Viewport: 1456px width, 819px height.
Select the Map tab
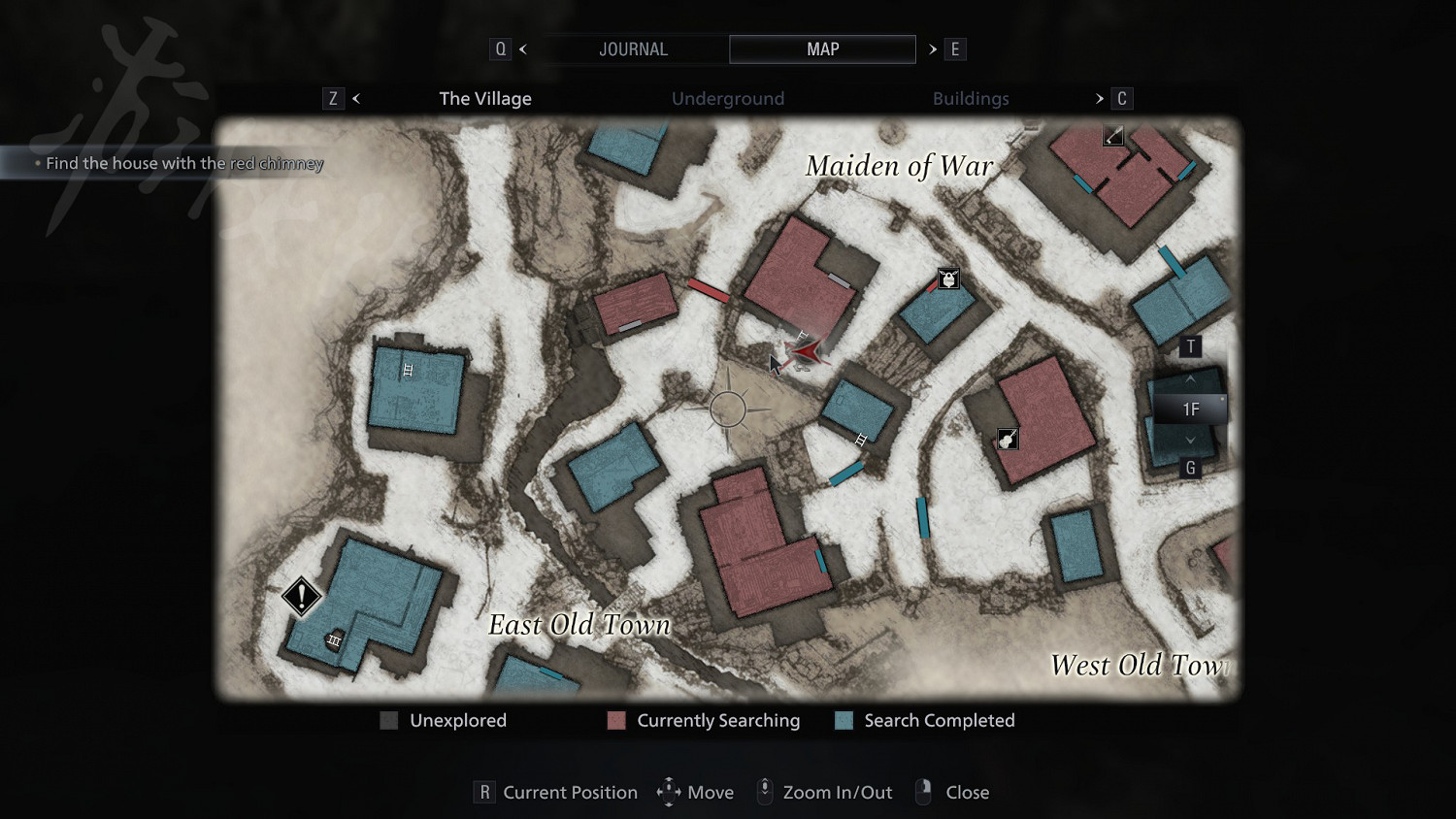click(x=822, y=49)
